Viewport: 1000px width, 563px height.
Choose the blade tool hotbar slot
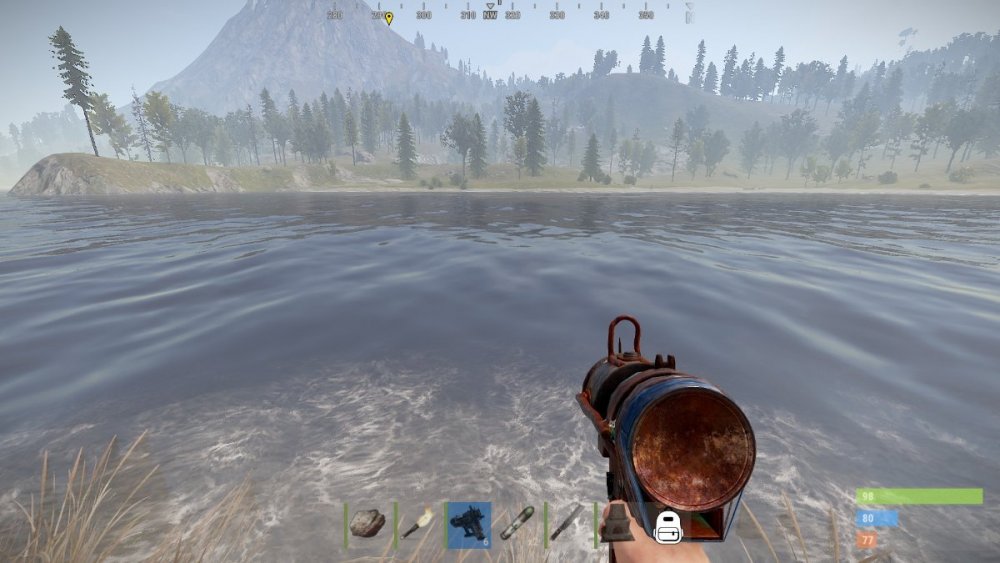(566, 523)
